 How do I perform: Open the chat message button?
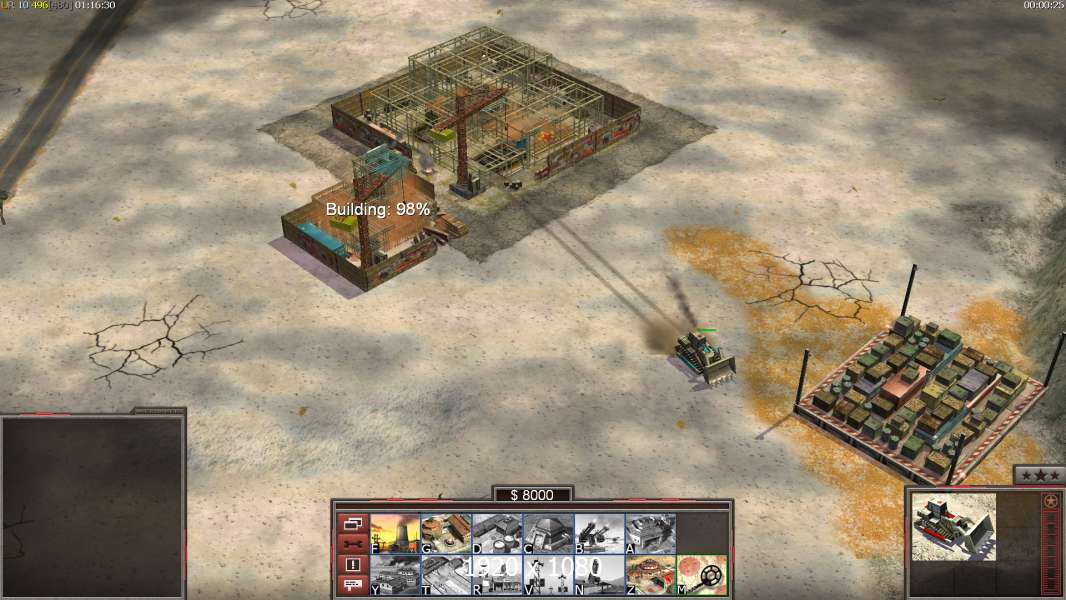[x=352, y=586]
